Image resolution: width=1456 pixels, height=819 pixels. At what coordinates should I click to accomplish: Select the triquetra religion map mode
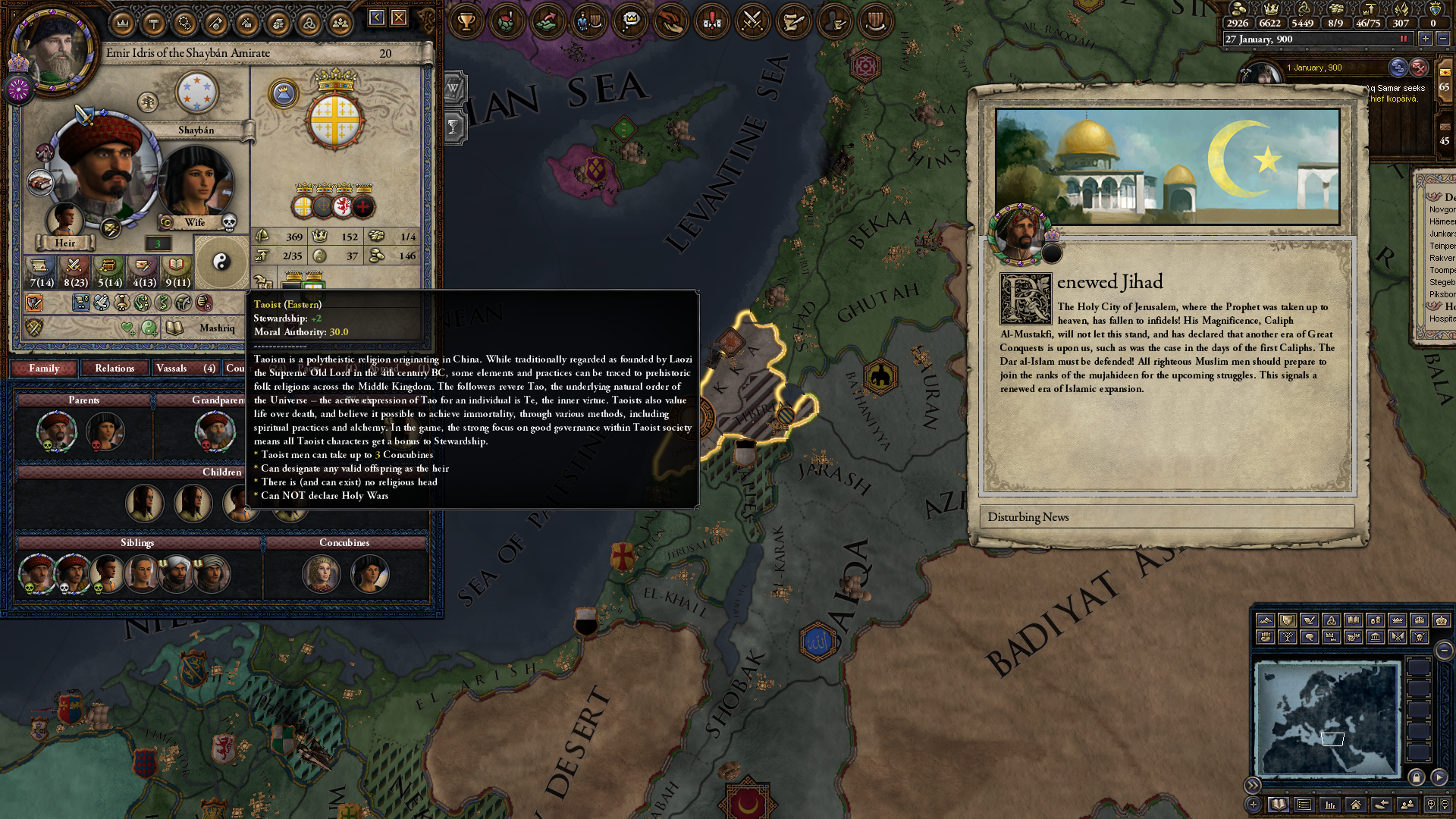(1332, 620)
